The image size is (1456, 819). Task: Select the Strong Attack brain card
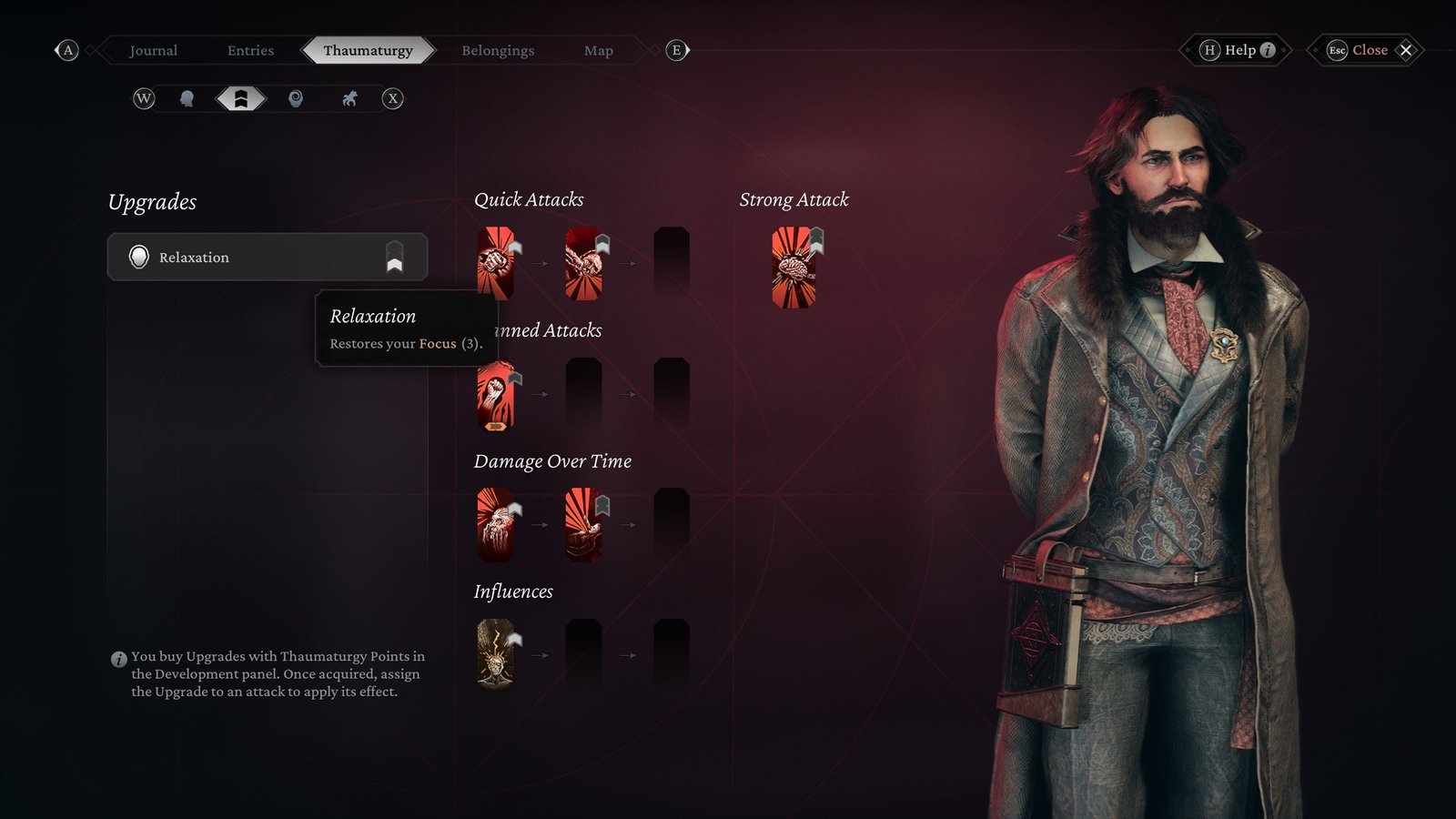coord(794,268)
